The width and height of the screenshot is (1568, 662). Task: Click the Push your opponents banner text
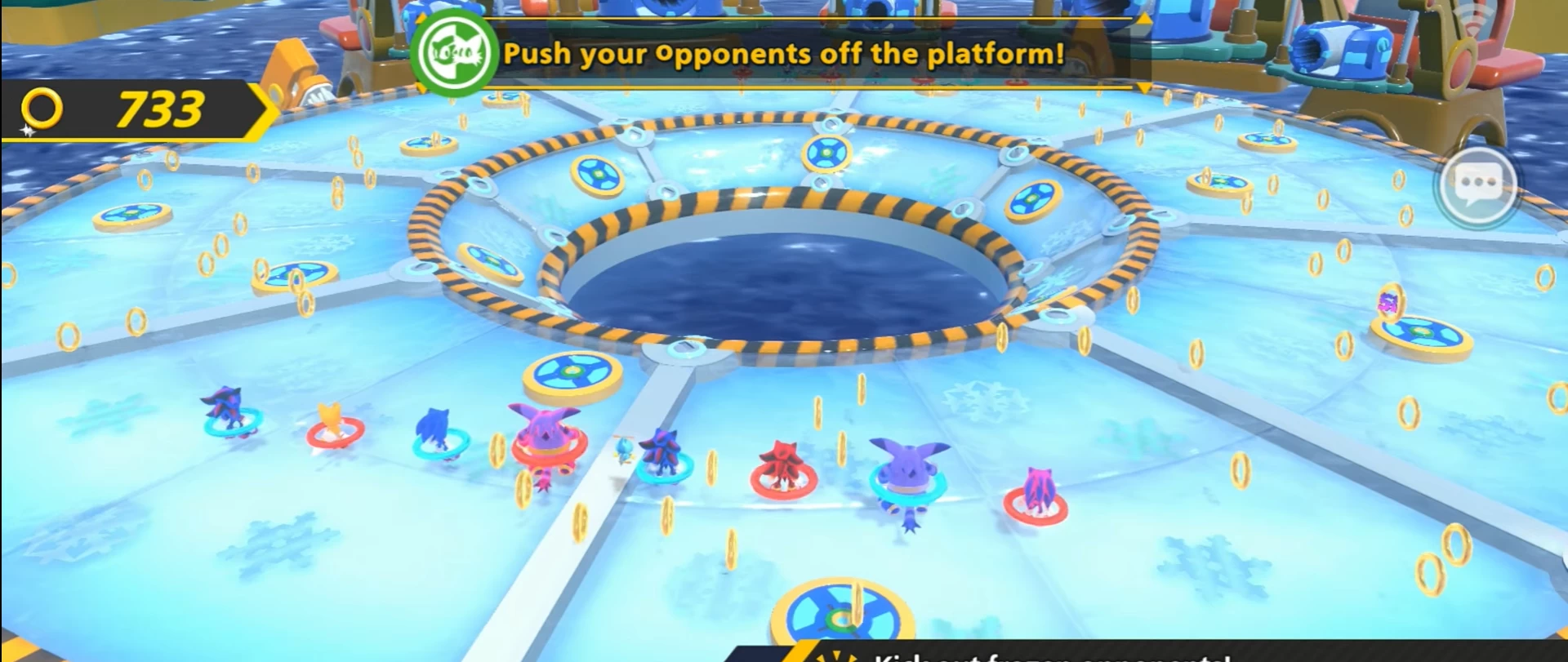pos(784,54)
